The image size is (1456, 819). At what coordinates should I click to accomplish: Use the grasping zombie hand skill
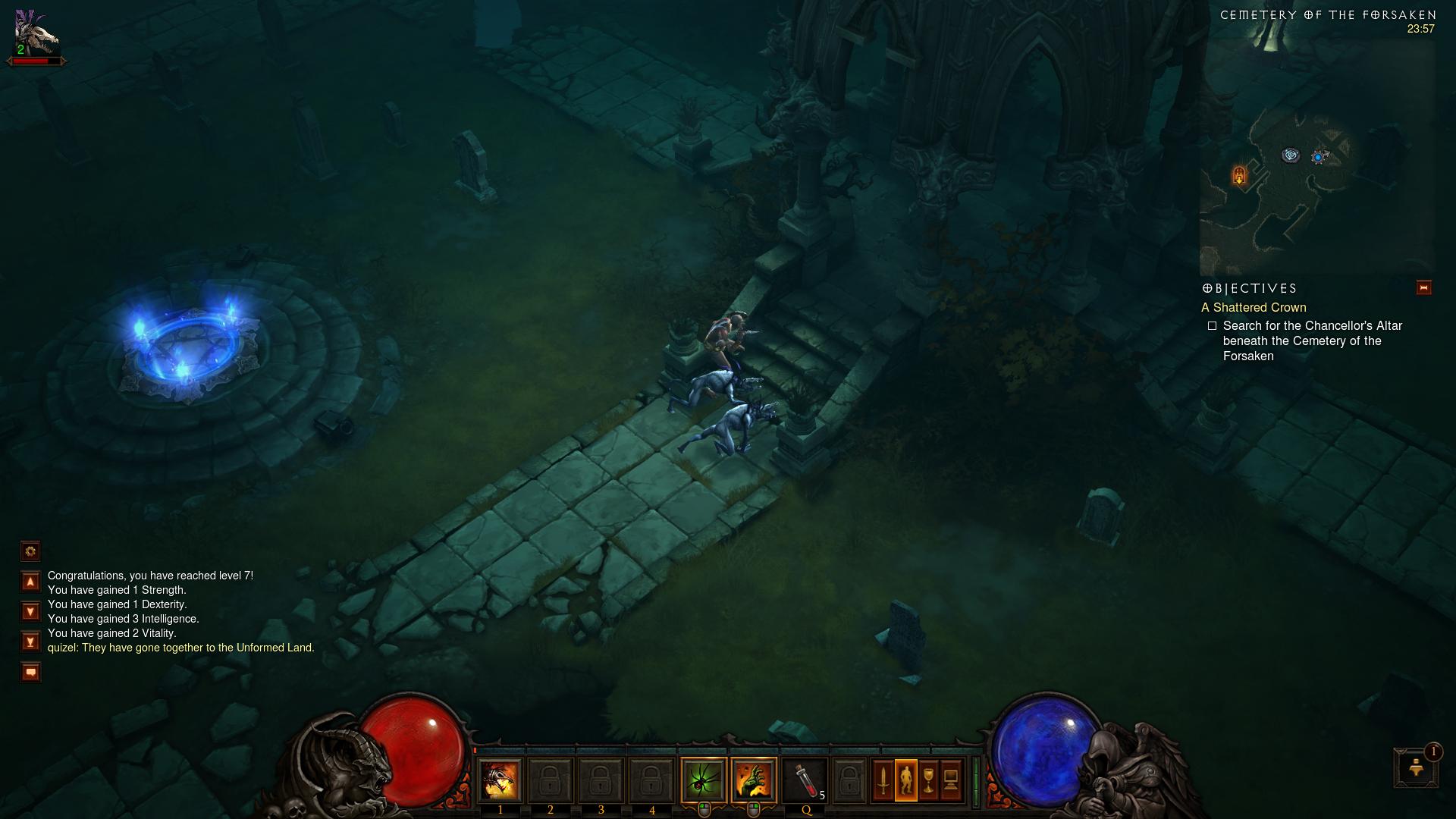click(754, 780)
